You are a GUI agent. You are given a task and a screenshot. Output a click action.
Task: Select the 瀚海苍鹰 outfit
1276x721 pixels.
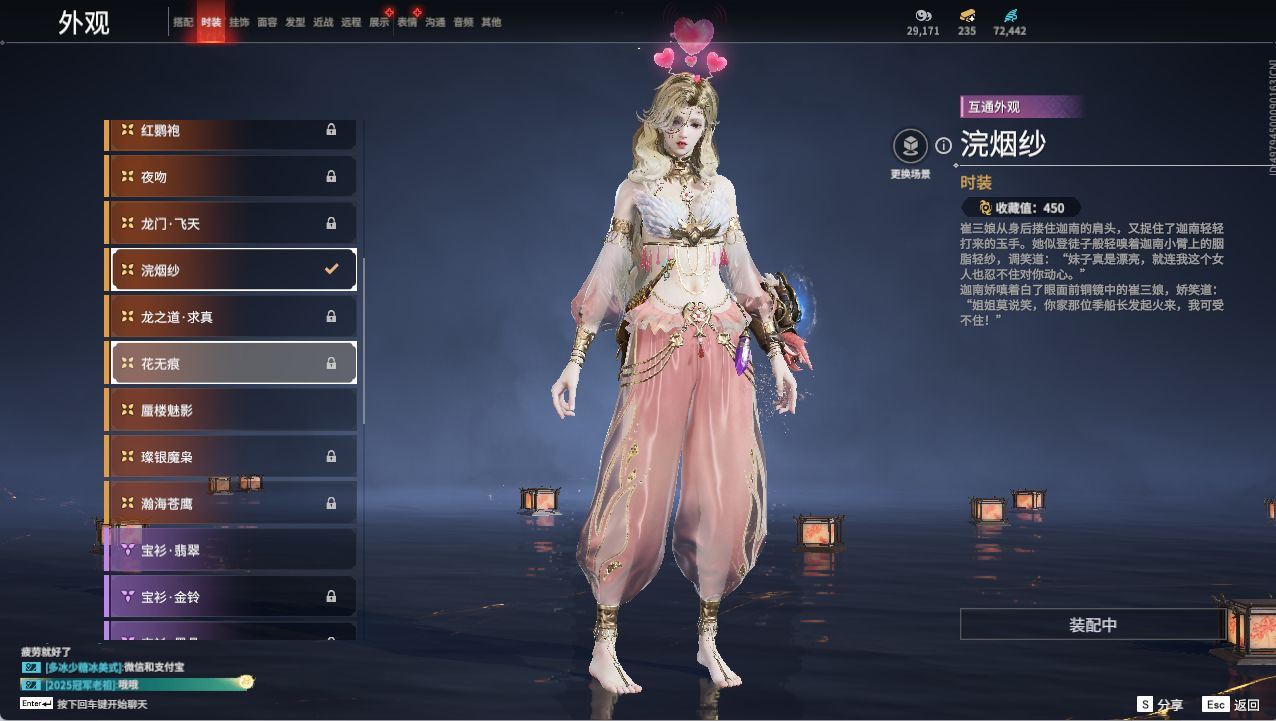point(232,503)
